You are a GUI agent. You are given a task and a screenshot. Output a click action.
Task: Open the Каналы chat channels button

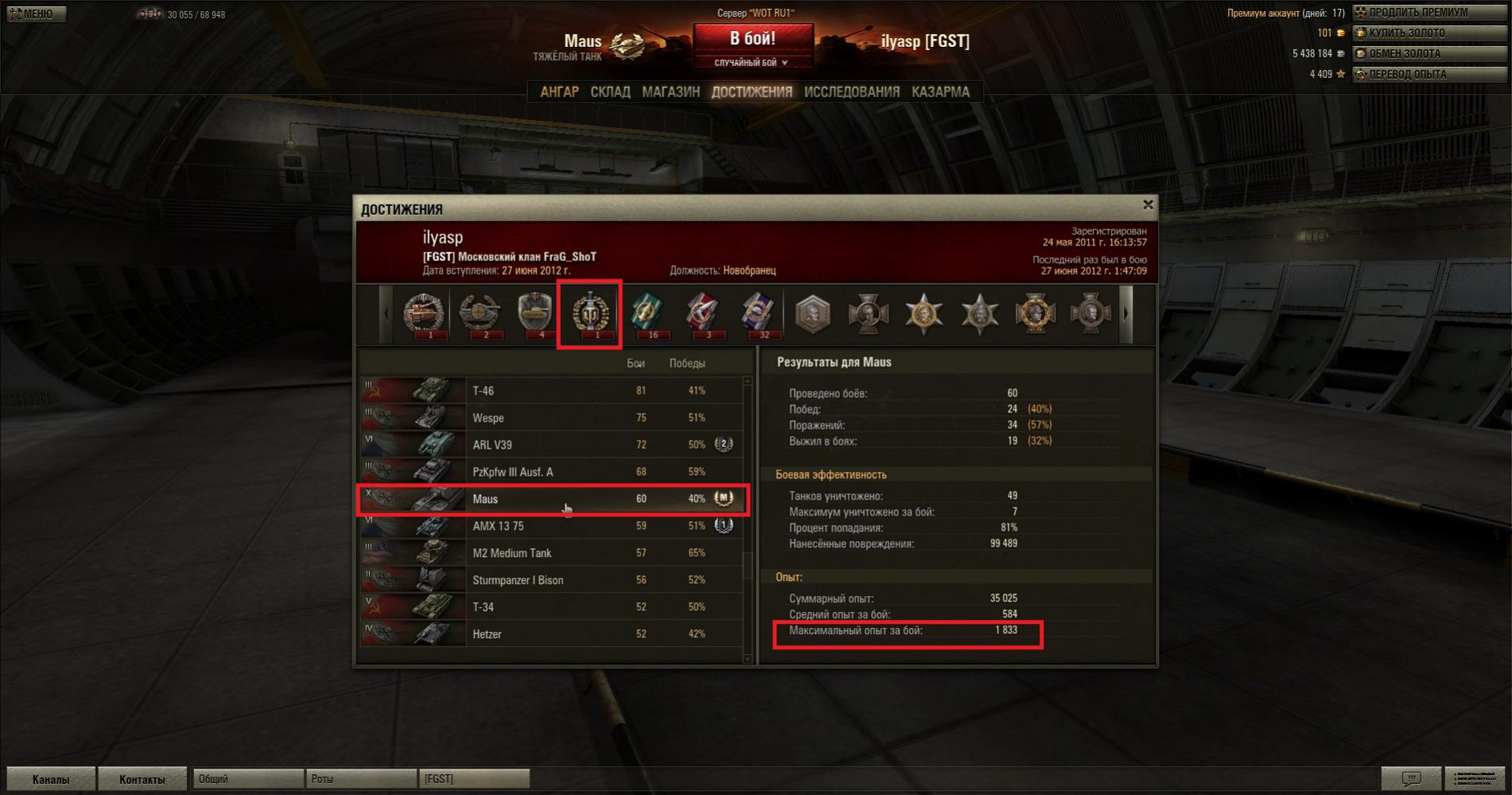pyautogui.click(x=51, y=779)
